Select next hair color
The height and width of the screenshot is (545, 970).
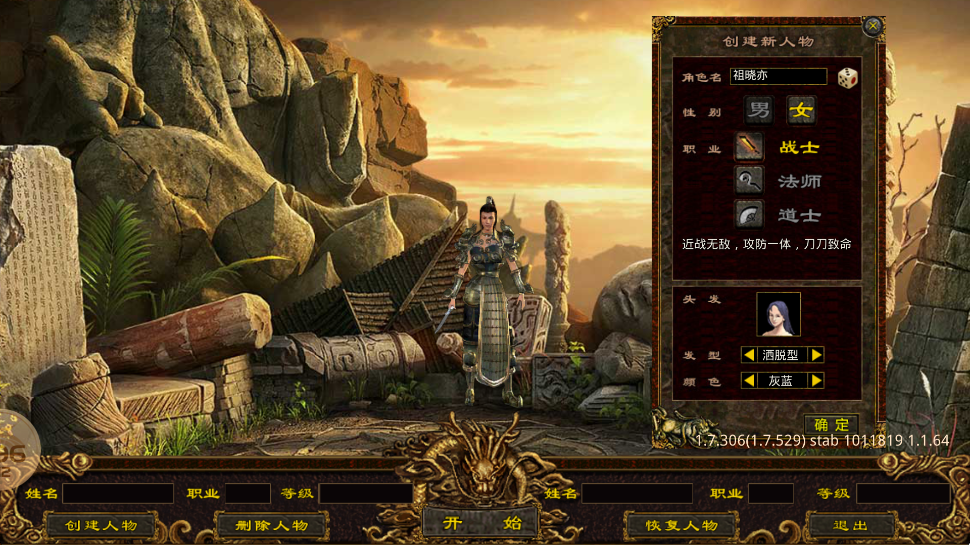tap(817, 380)
